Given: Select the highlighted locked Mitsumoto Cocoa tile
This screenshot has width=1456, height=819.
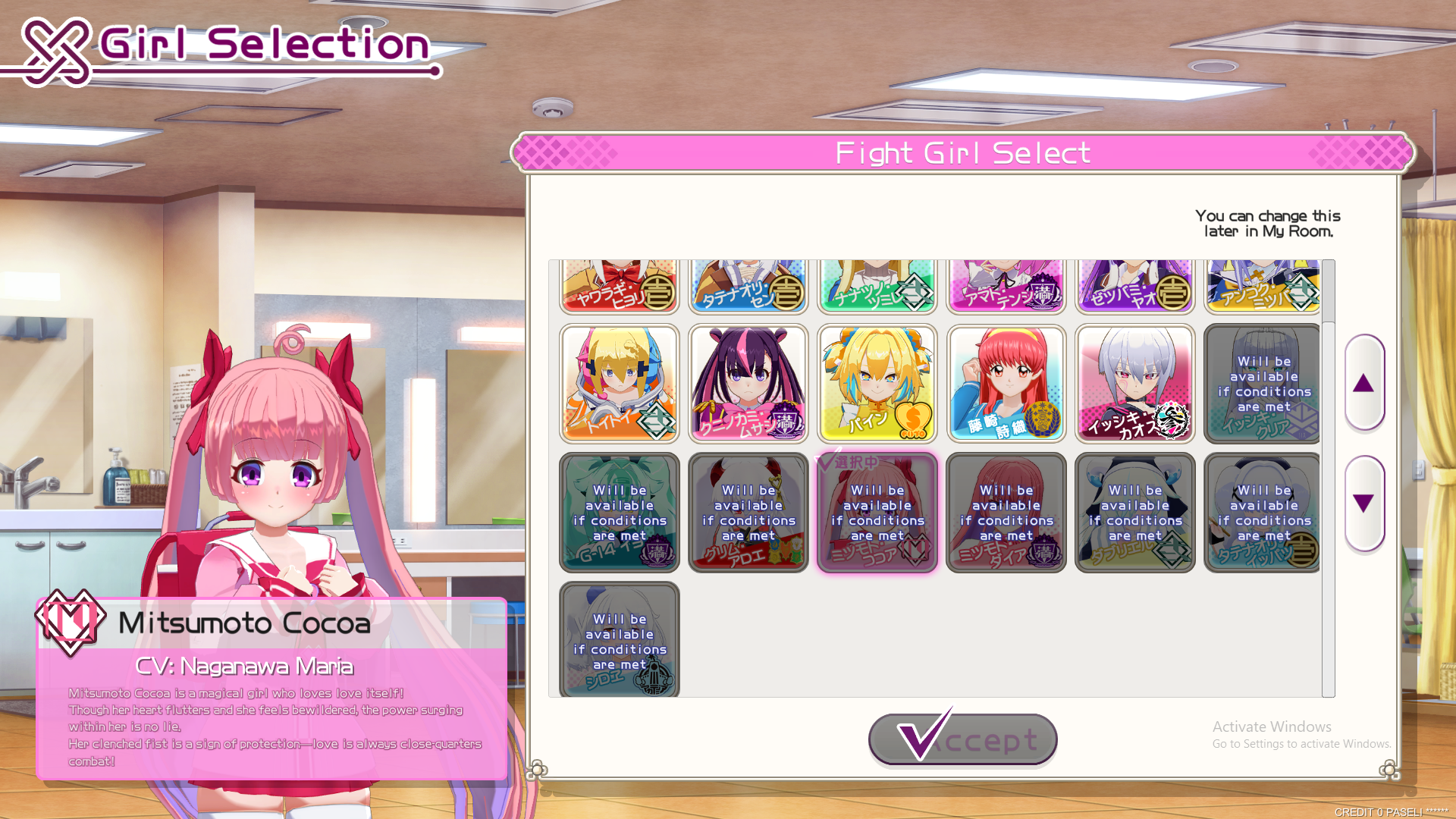Looking at the screenshot, I should tap(877, 513).
